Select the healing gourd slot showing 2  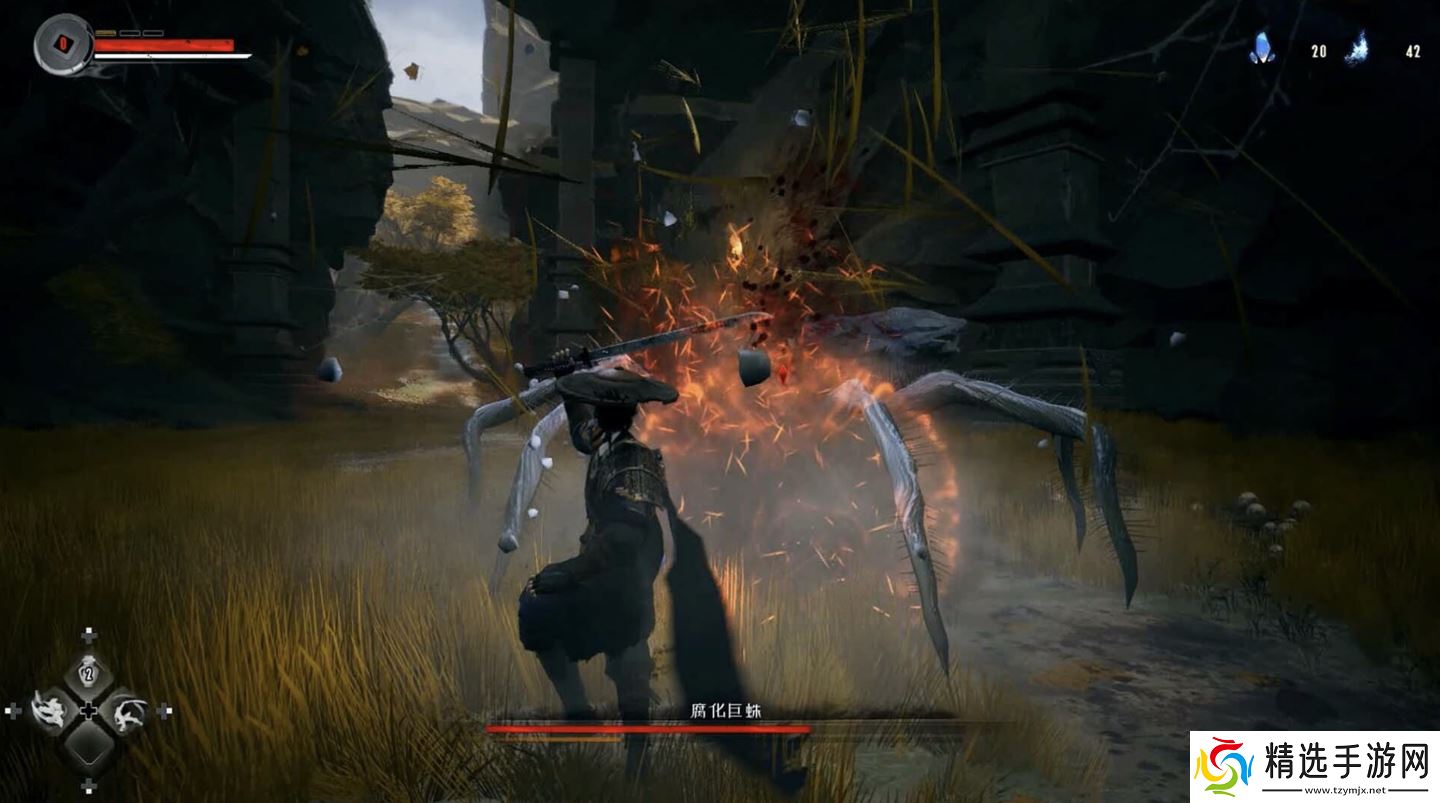[88, 673]
